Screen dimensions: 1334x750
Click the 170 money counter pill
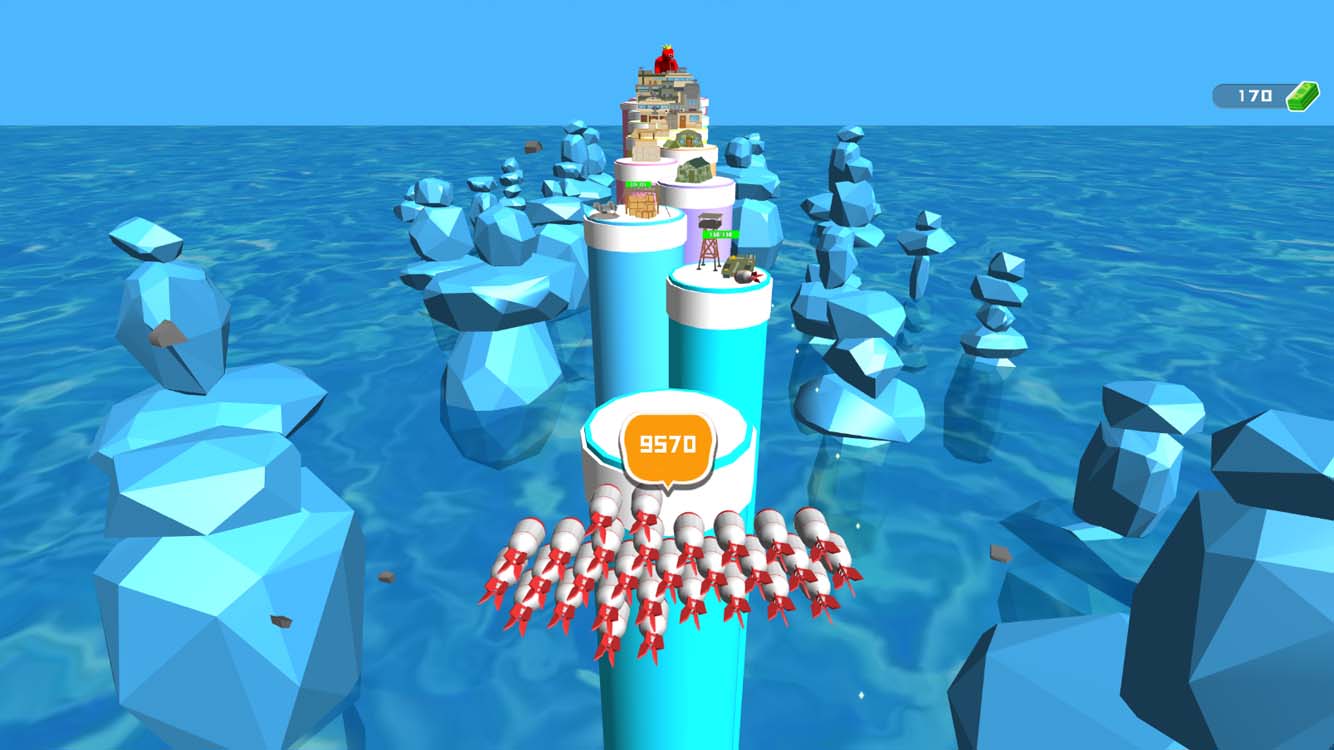(x=1248, y=95)
